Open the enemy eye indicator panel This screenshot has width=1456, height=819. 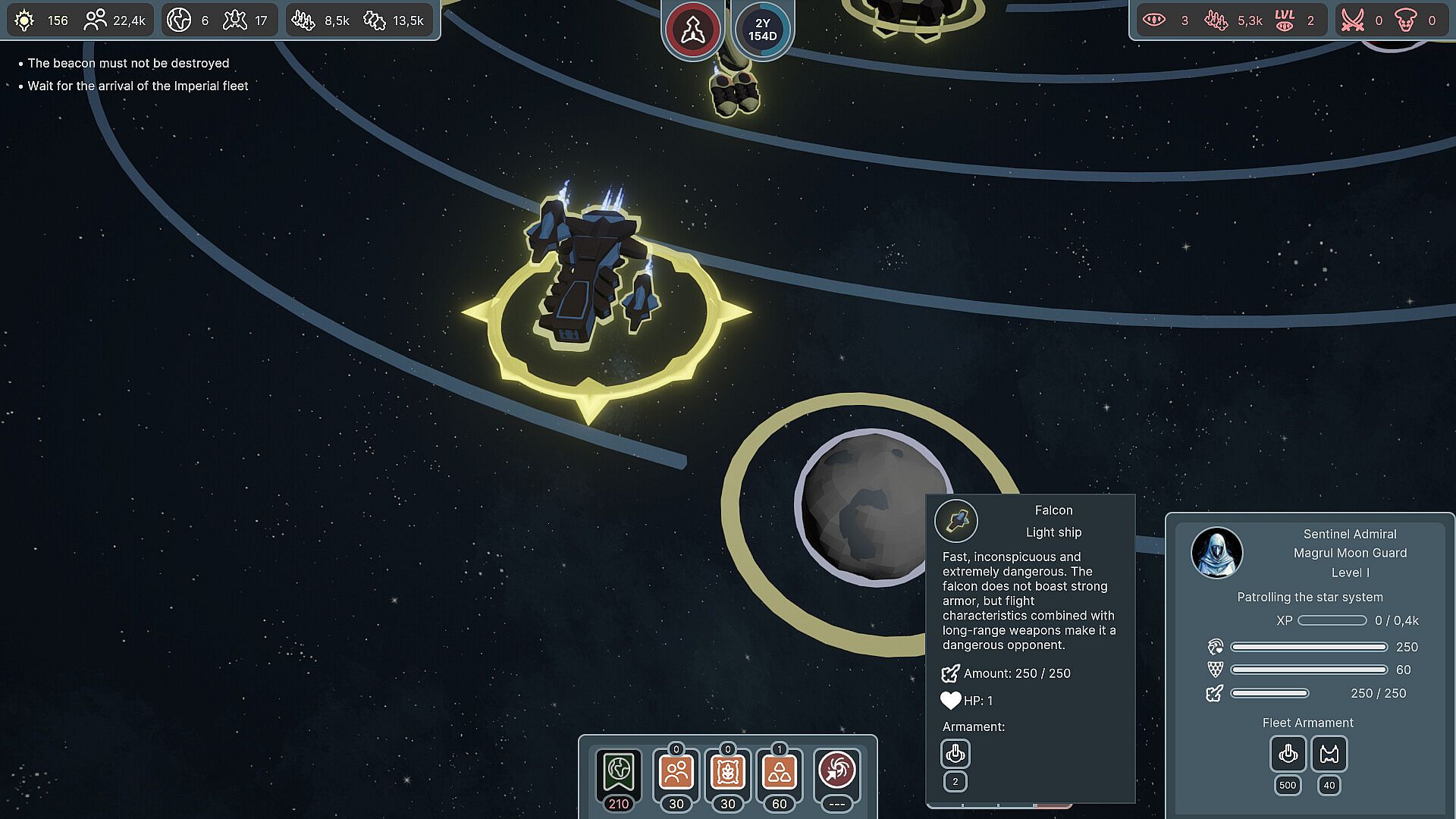click(1154, 20)
